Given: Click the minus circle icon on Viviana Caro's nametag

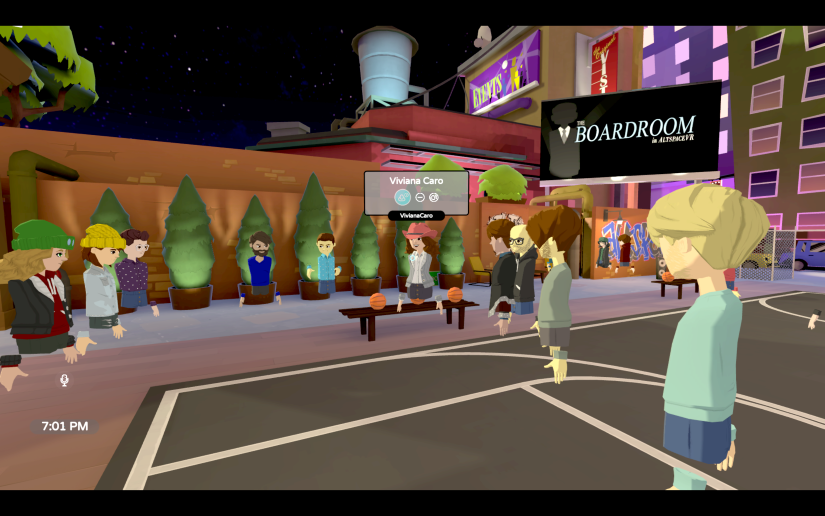Looking at the screenshot, I should [x=420, y=197].
